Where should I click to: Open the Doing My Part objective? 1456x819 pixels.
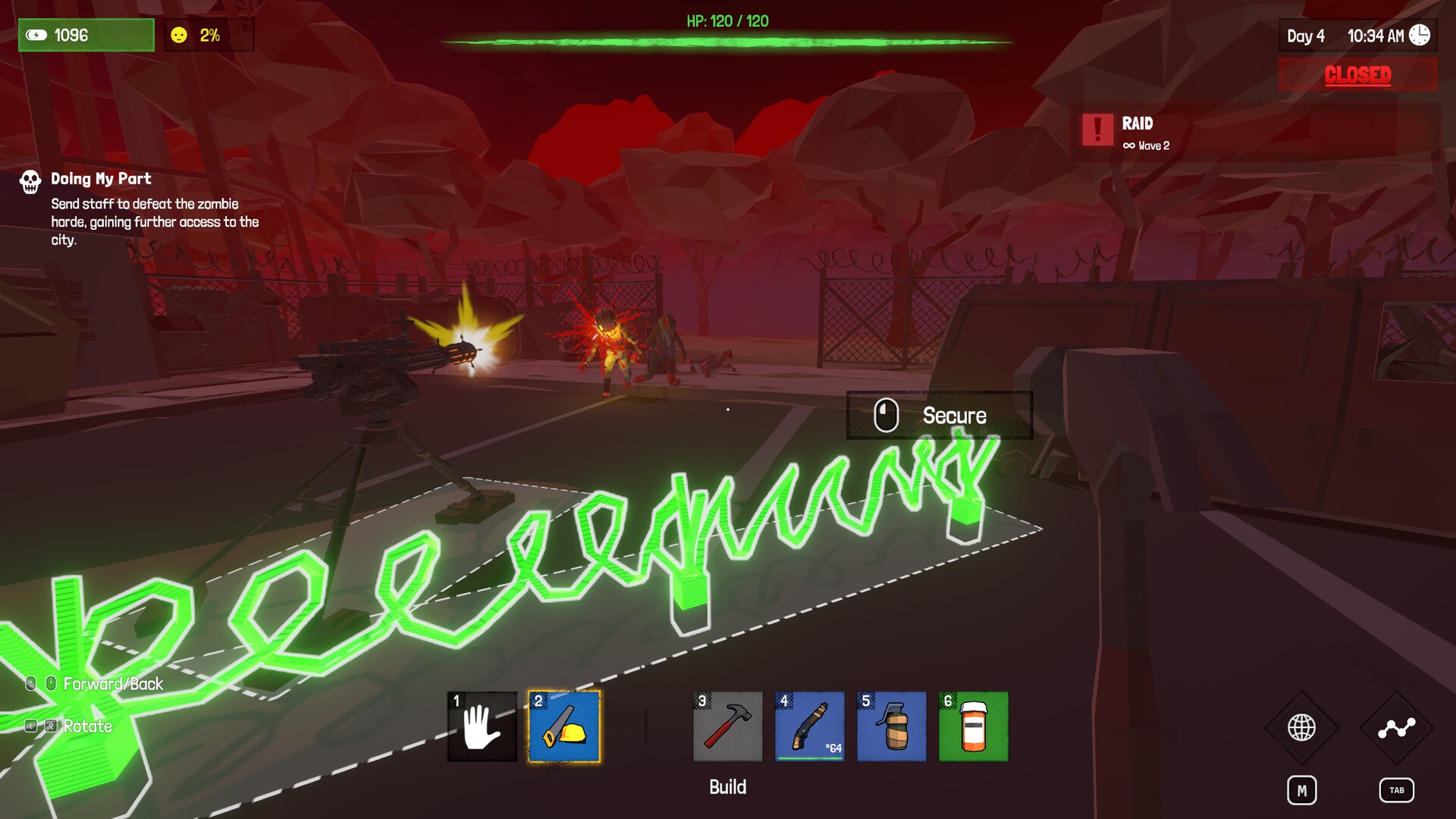click(x=101, y=179)
